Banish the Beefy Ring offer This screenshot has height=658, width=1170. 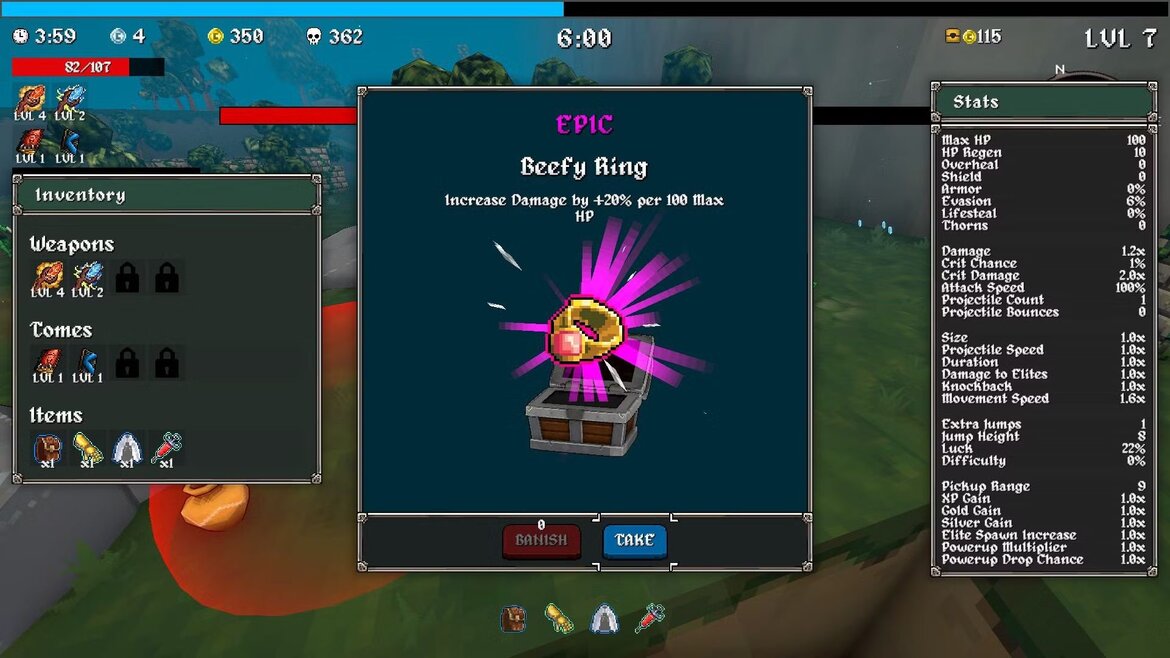point(541,540)
